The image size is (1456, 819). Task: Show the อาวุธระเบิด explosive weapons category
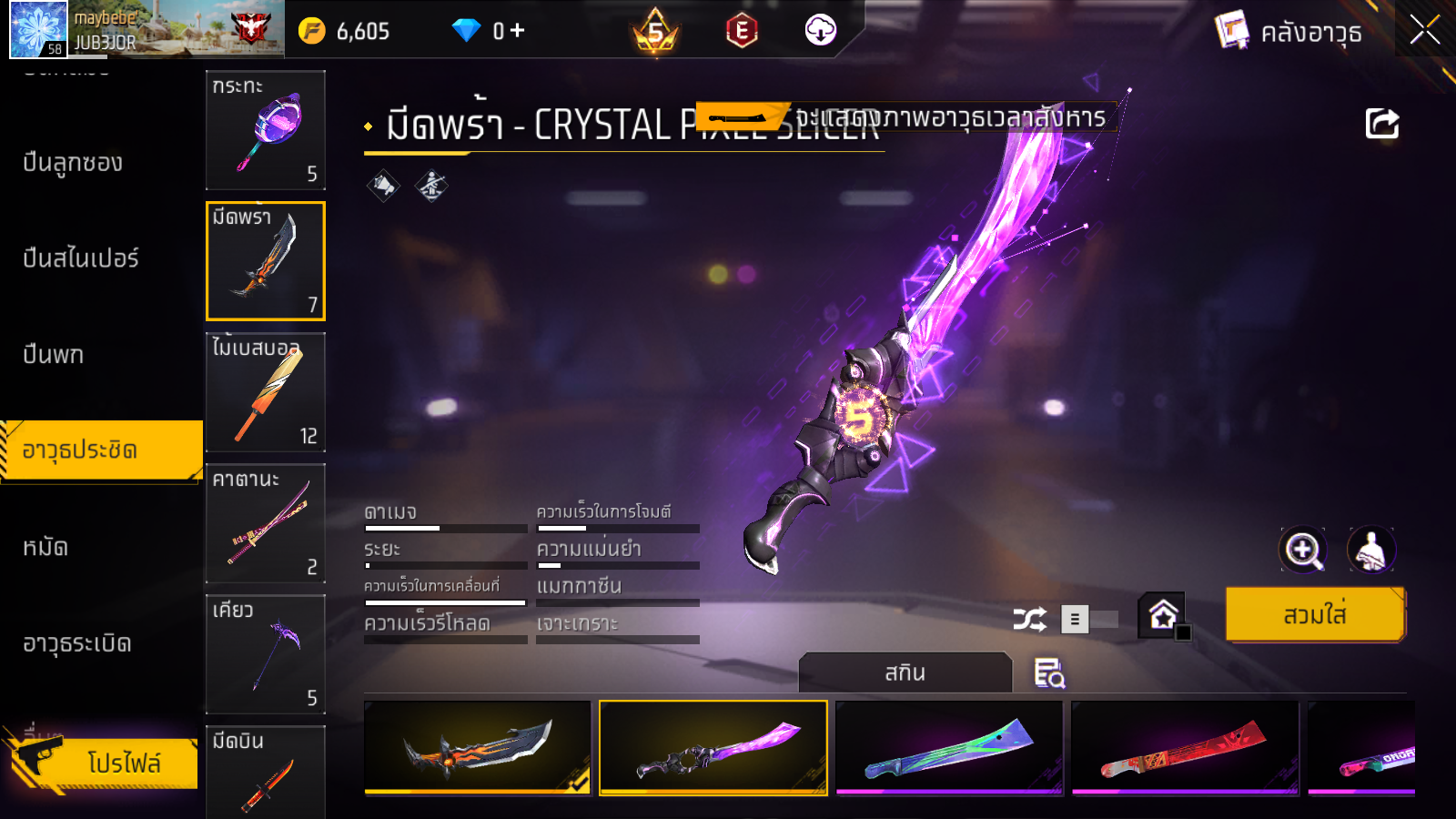[77, 643]
